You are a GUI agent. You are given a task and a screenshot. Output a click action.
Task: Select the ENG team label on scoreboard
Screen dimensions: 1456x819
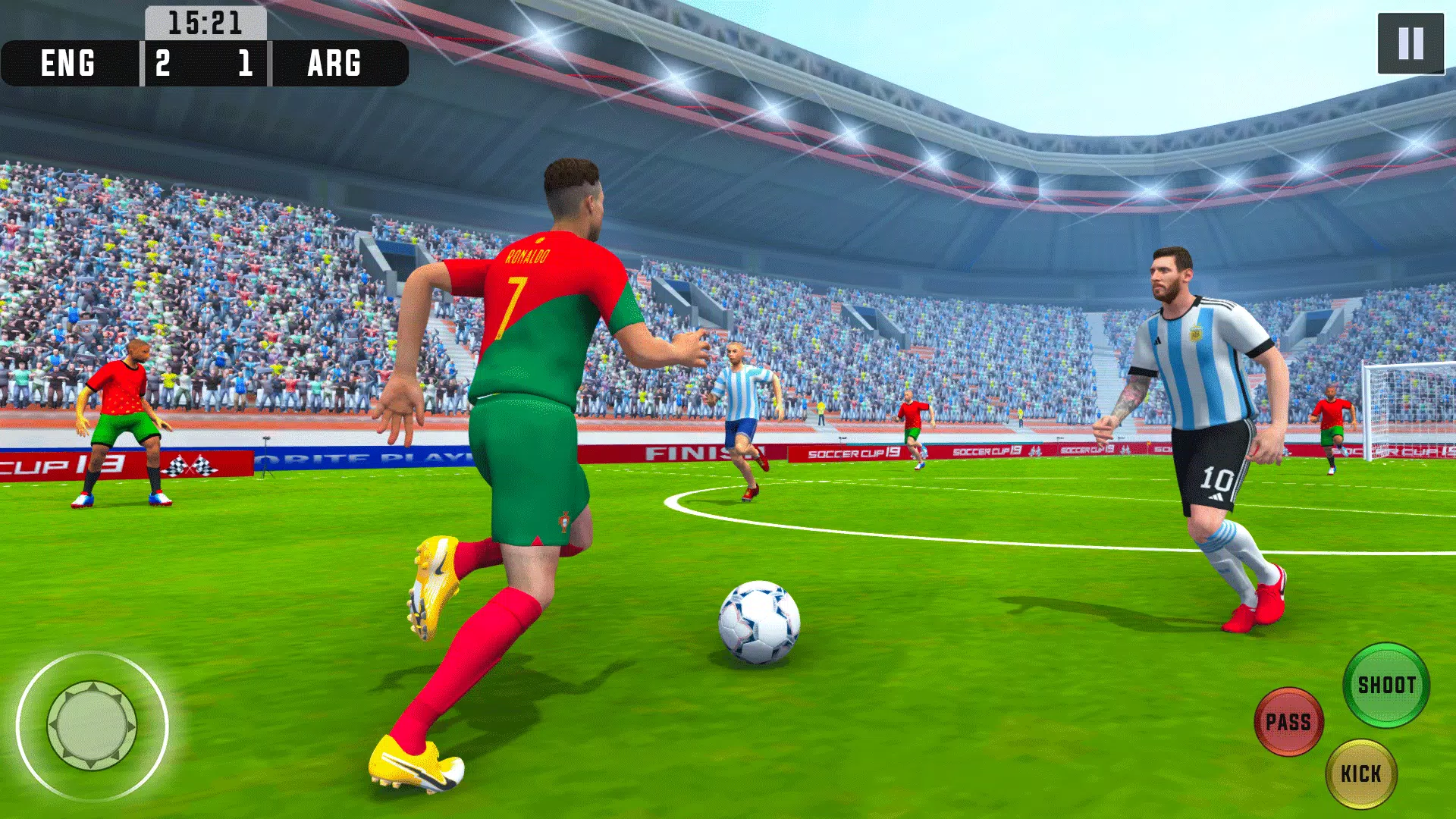pos(67,64)
